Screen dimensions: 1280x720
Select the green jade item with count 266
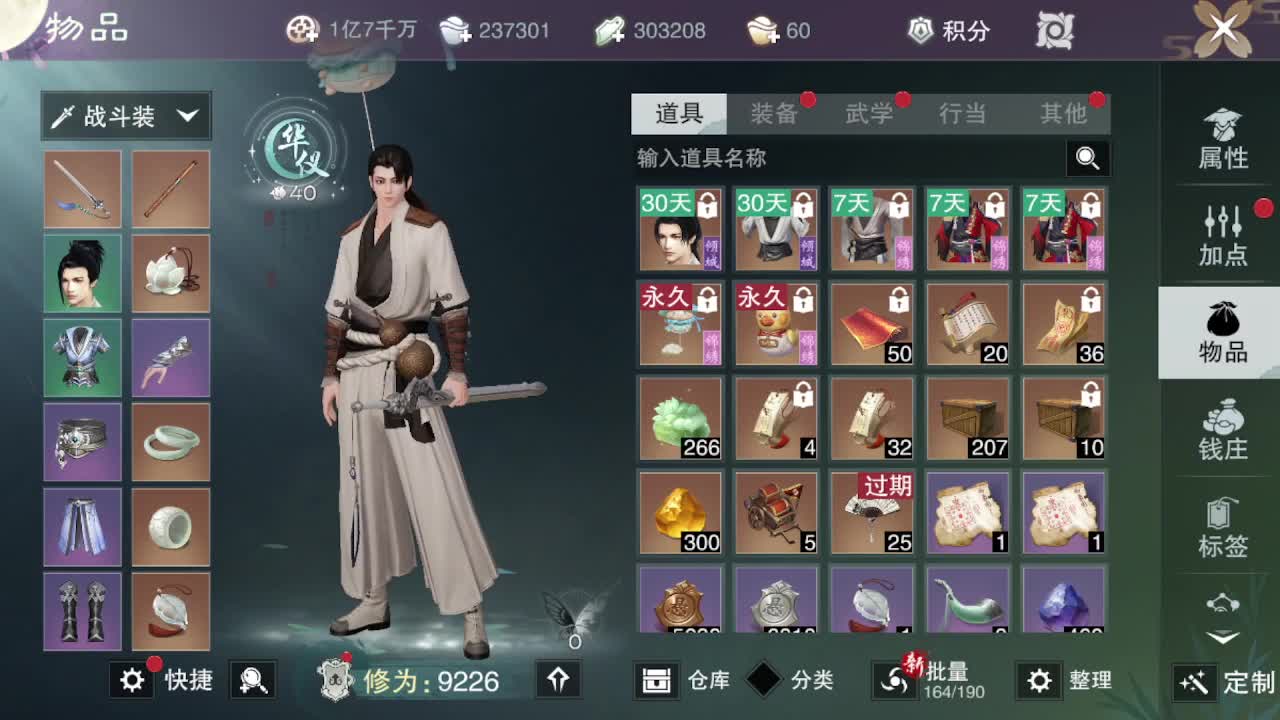(x=680, y=418)
